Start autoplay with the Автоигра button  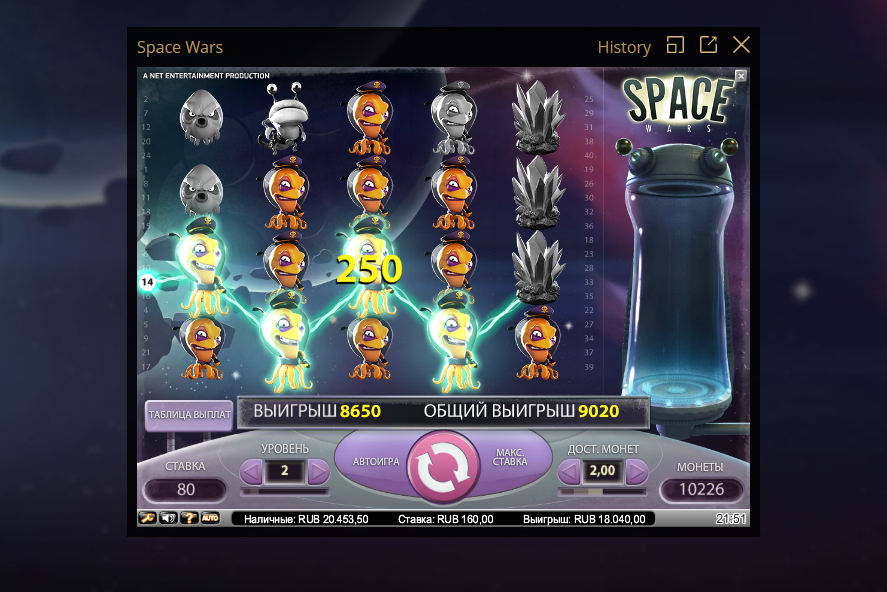(x=376, y=463)
